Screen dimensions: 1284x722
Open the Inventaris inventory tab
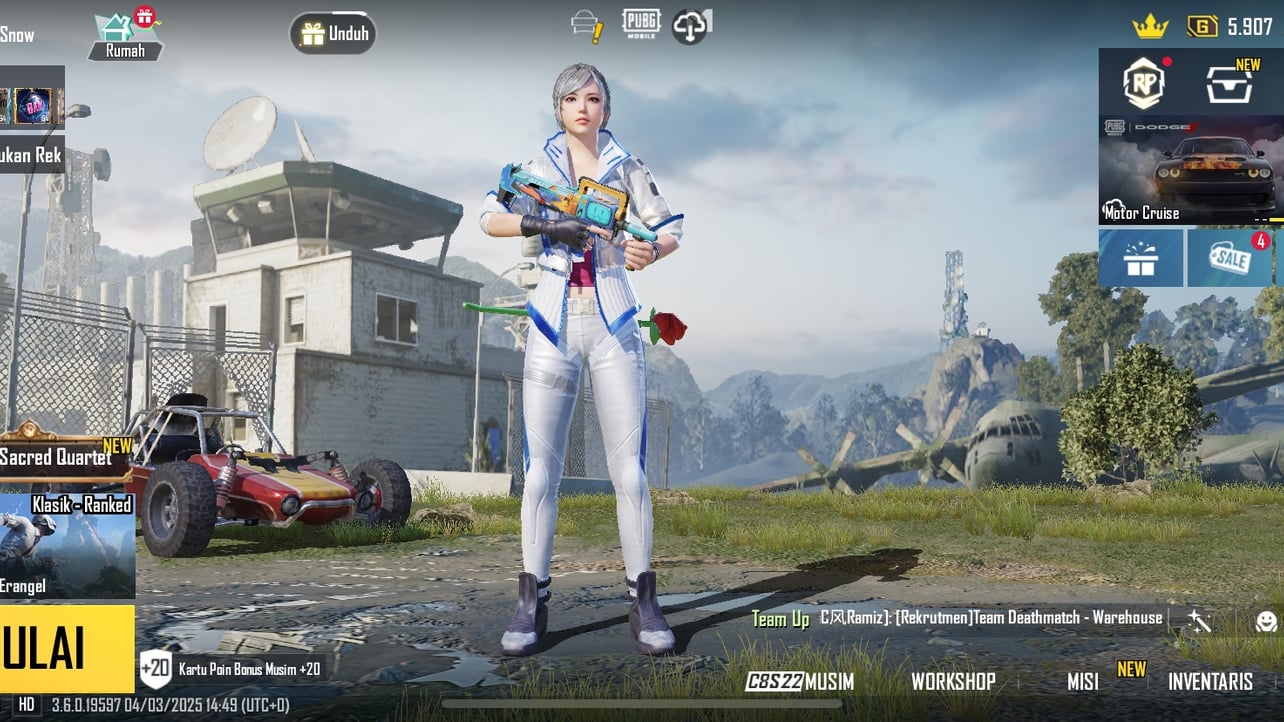tap(1210, 682)
